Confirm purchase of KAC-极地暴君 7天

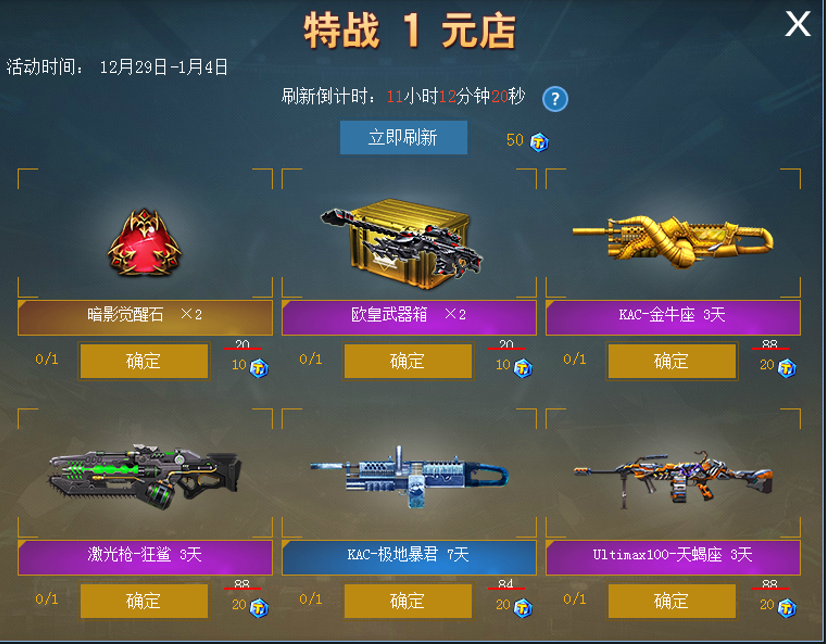click(x=407, y=601)
